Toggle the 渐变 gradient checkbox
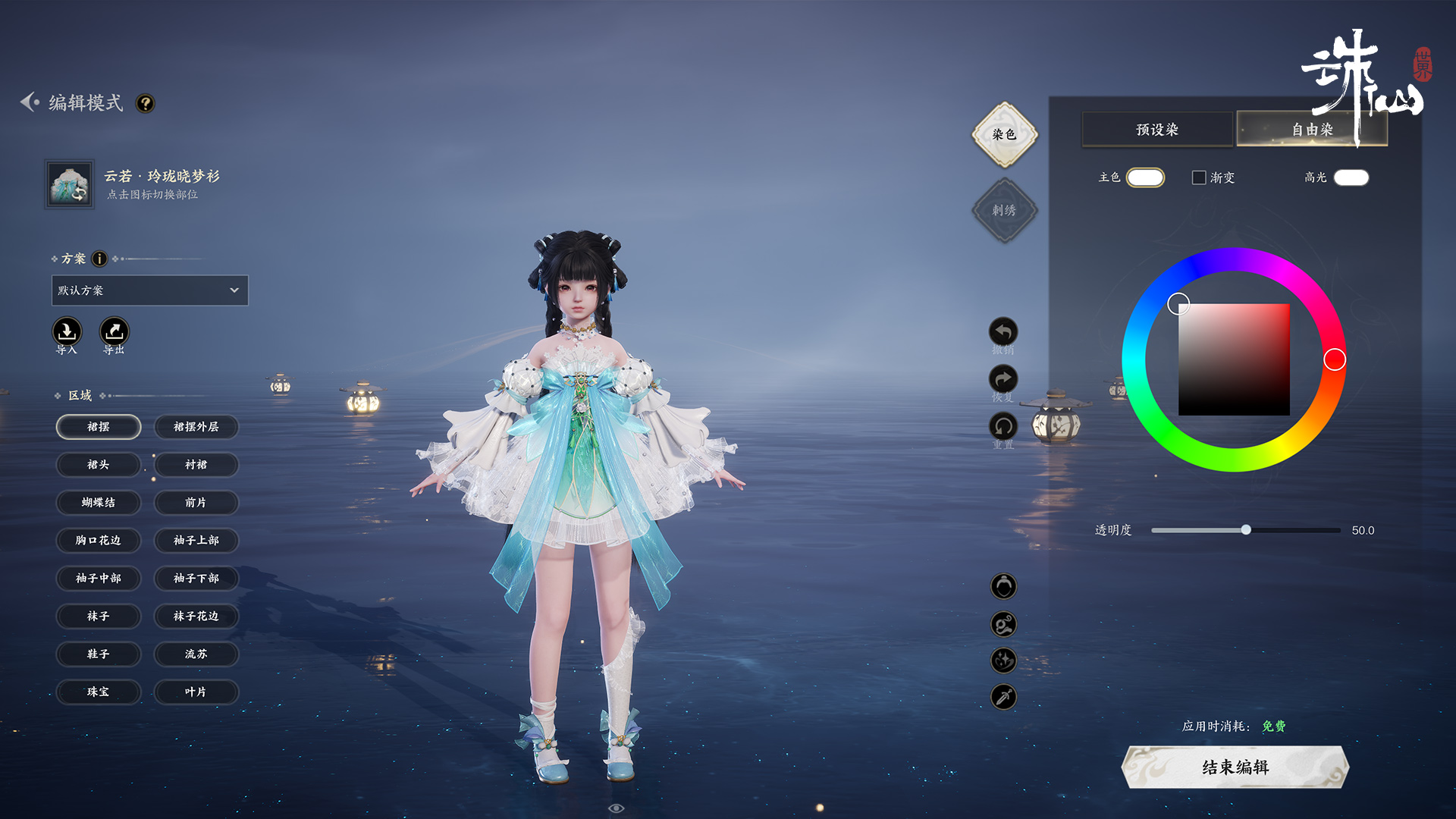Image resolution: width=1456 pixels, height=819 pixels. pos(1199,177)
